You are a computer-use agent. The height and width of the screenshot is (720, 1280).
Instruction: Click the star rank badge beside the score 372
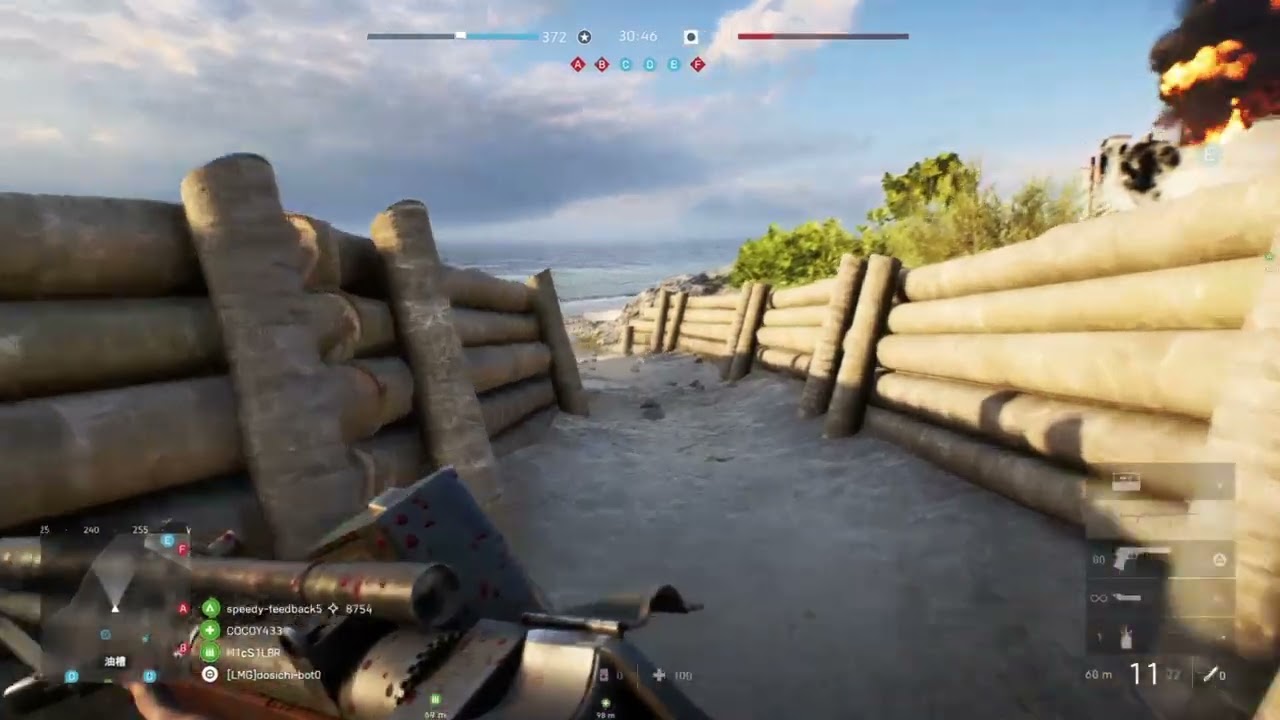(x=583, y=36)
